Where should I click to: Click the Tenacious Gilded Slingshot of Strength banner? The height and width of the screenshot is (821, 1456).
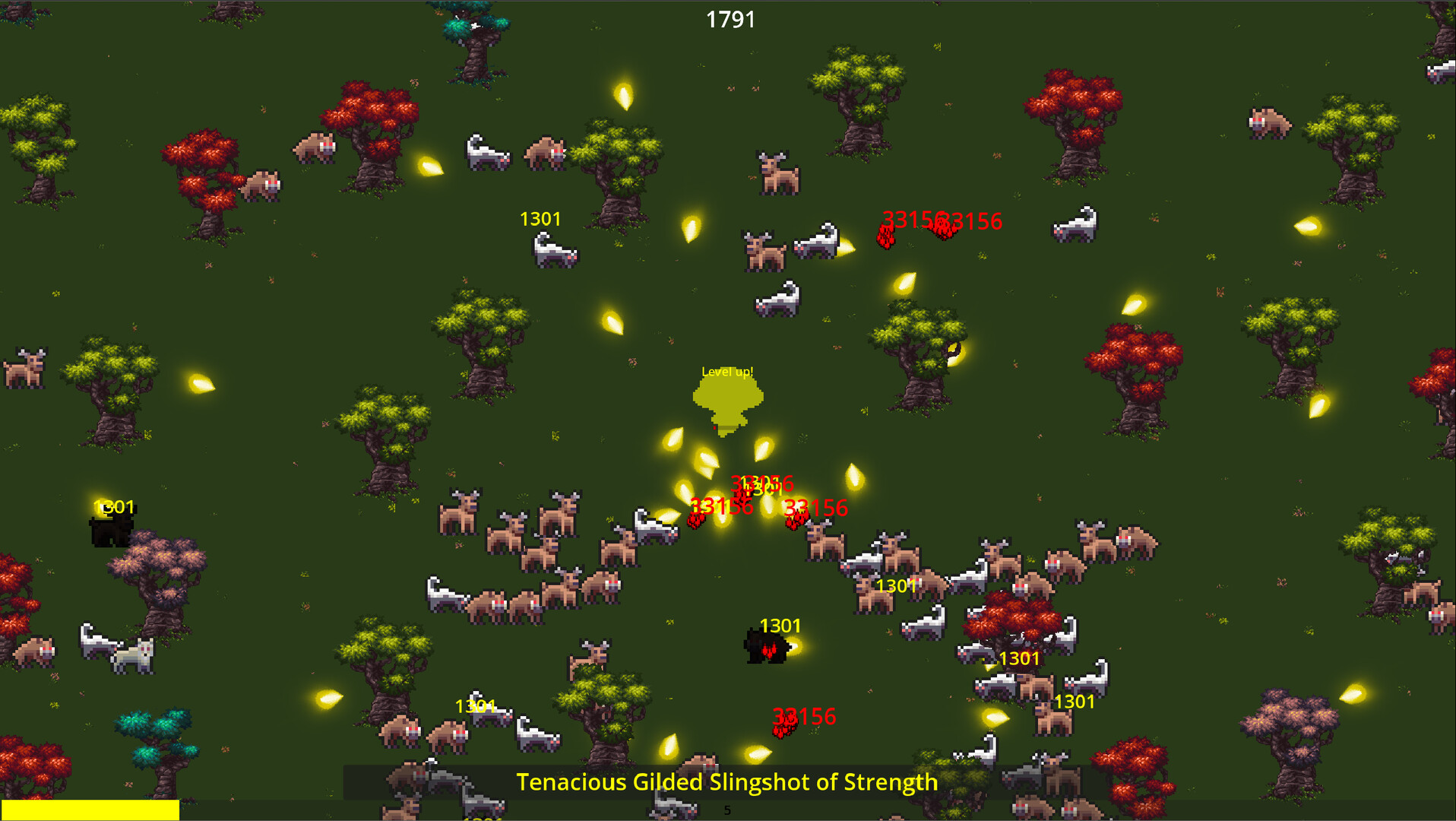(x=727, y=781)
